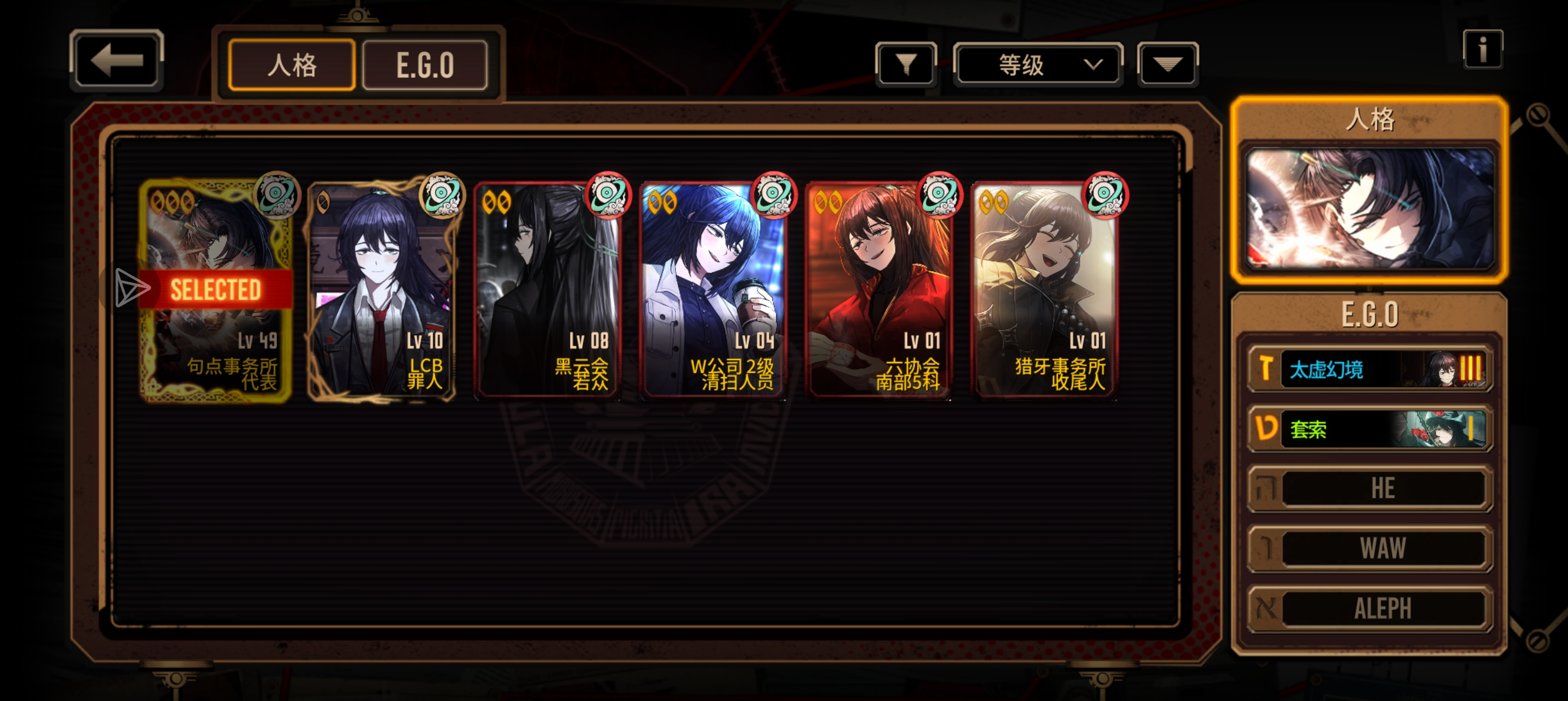Select the empty WAW E.G.O slot
Image resolution: width=1568 pixels, height=701 pixels.
(1369, 548)
